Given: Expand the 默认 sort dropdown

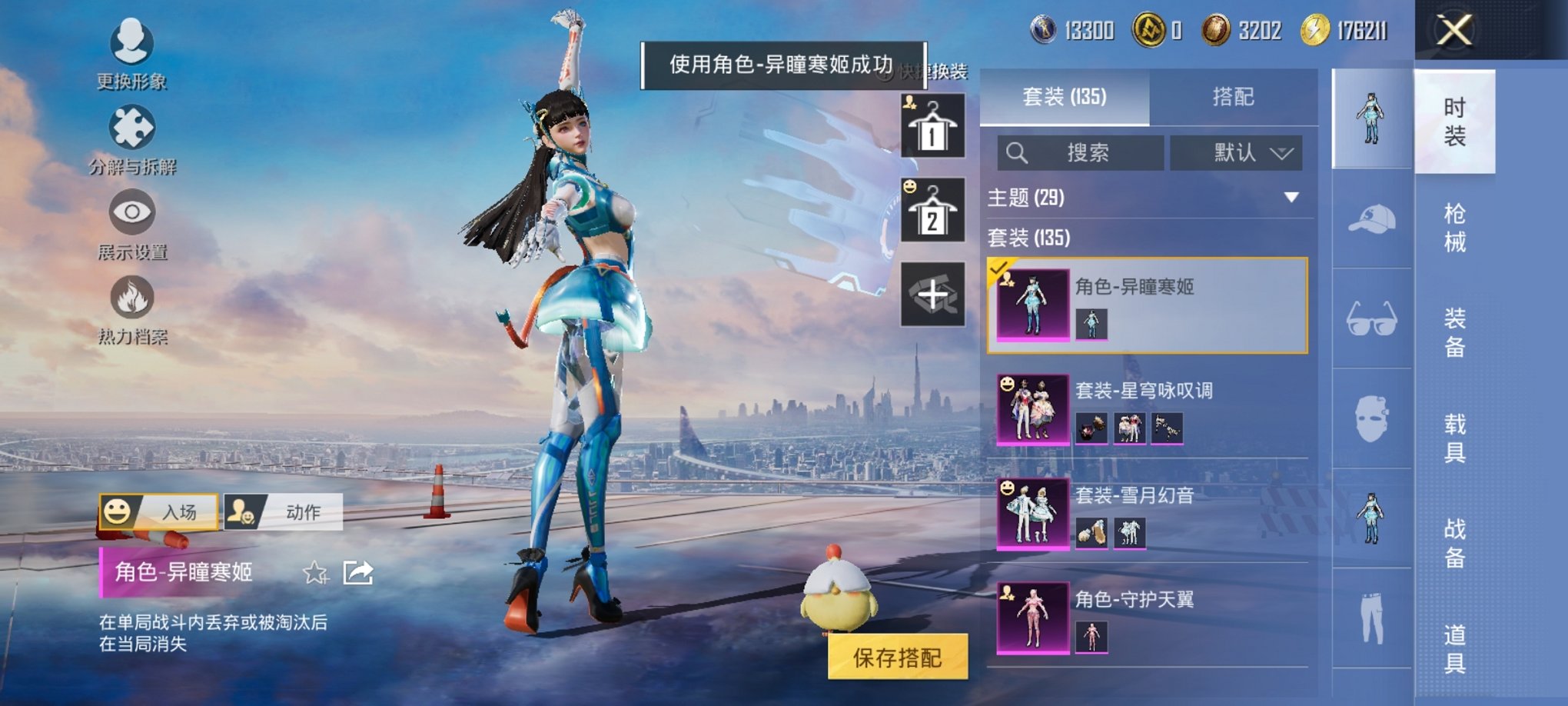Looking at the screenshot, I should (1237, 152).
